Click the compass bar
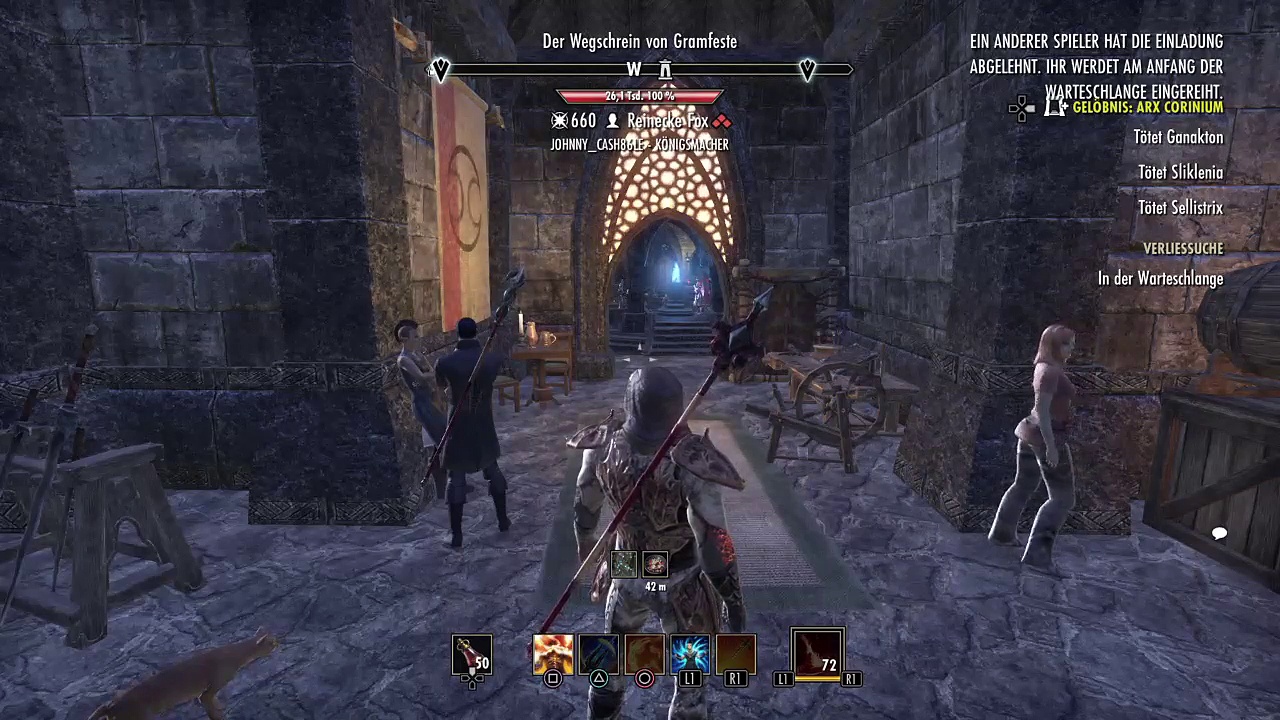The height and width of the screenshot is (720, 1280). 640,69
